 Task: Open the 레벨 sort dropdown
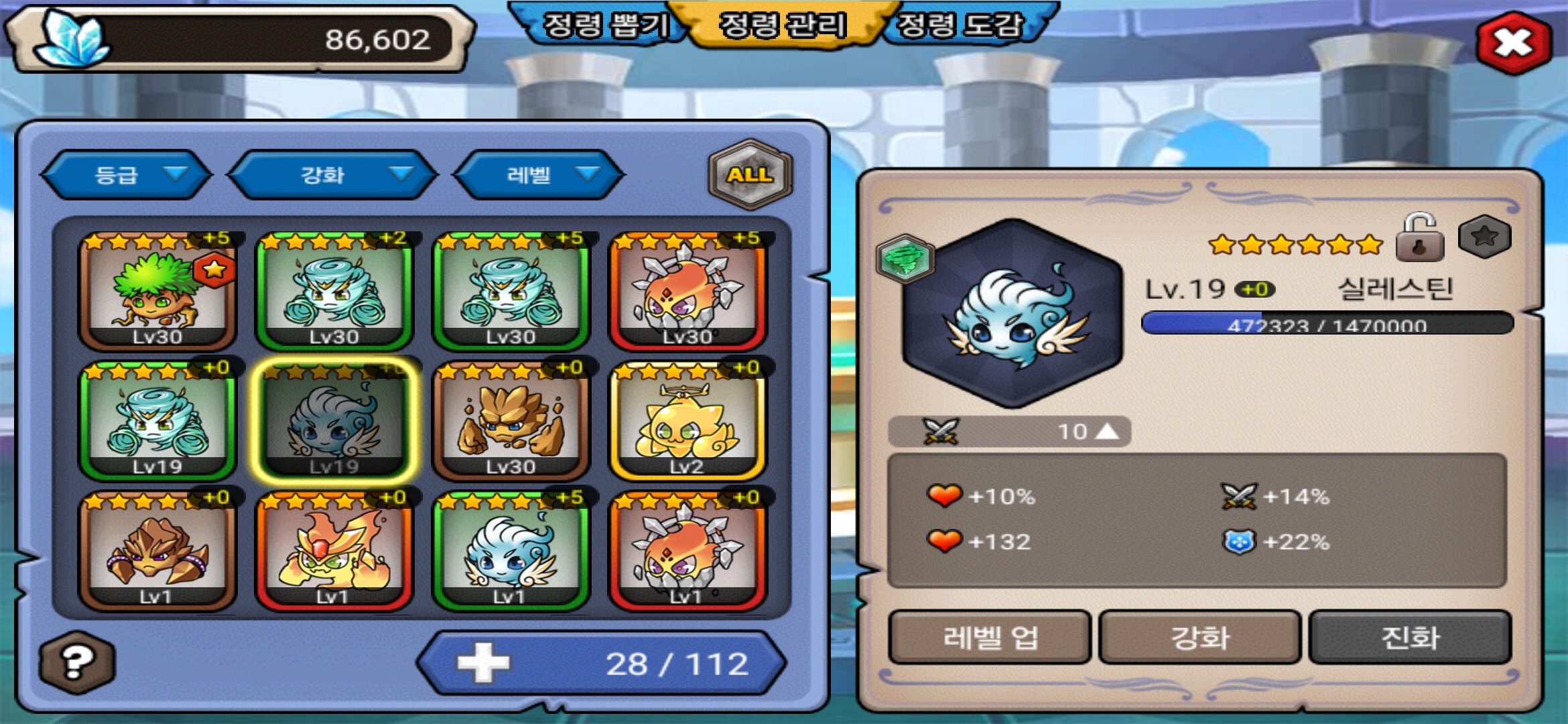click(539, 175)
